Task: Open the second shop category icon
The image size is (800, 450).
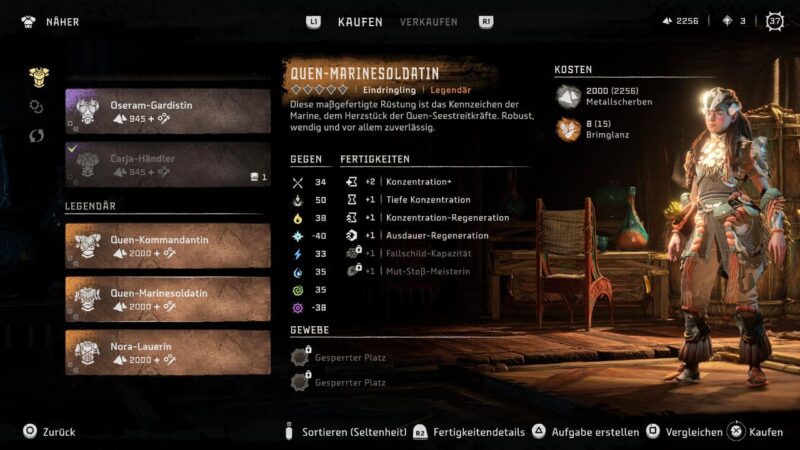Action: (37, 105)
